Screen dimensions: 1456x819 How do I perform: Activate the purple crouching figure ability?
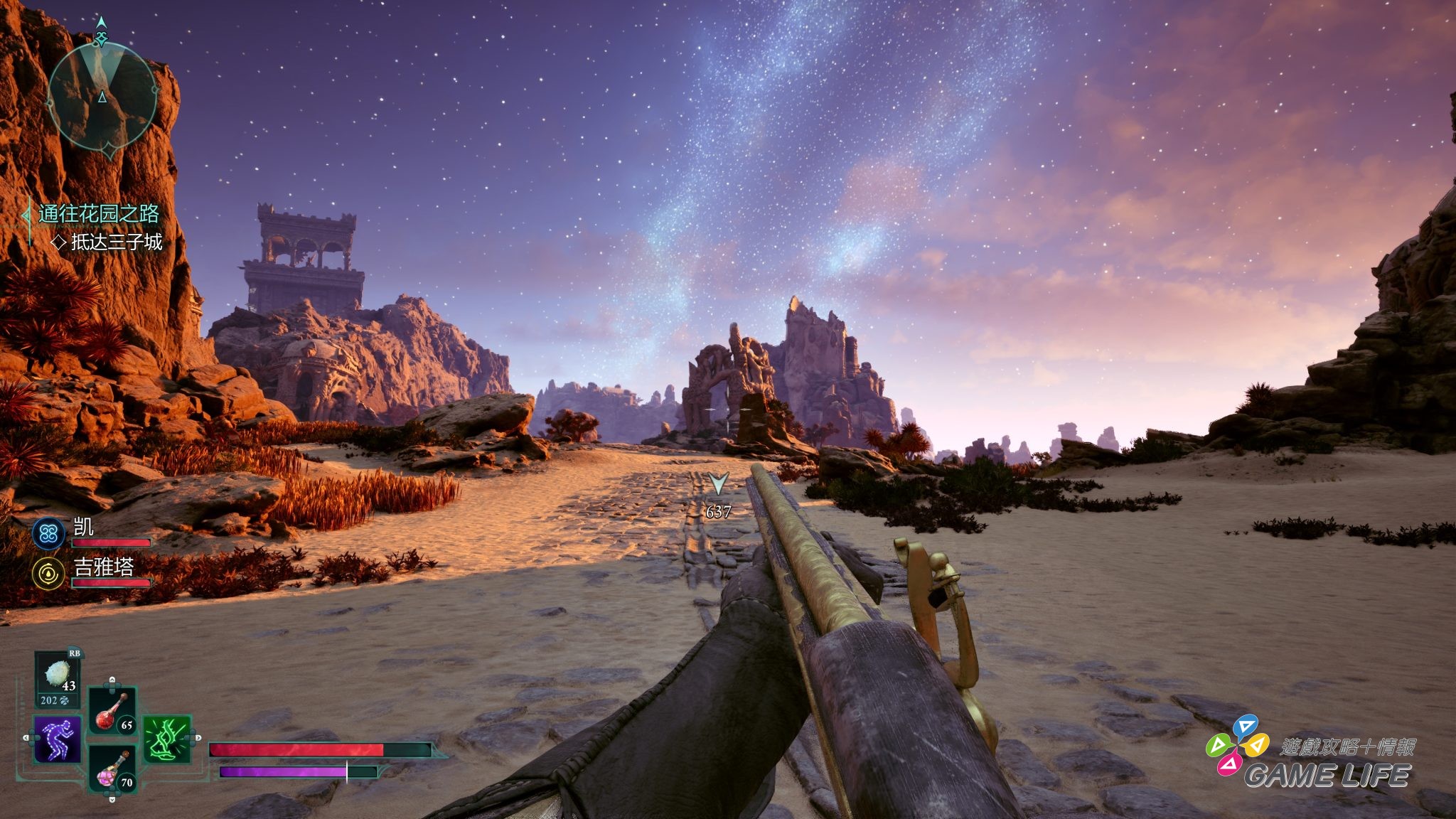point(58,739)
